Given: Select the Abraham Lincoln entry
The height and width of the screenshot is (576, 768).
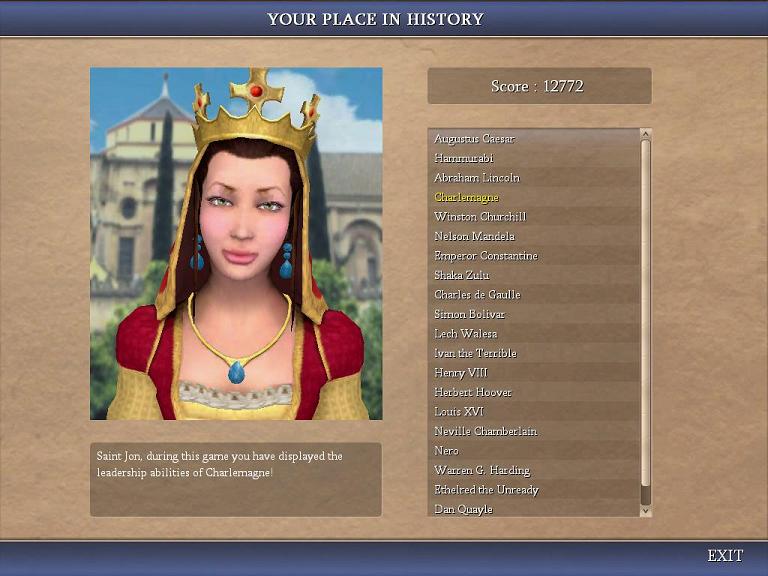Looking at the screenshot, I should (477, 178).
